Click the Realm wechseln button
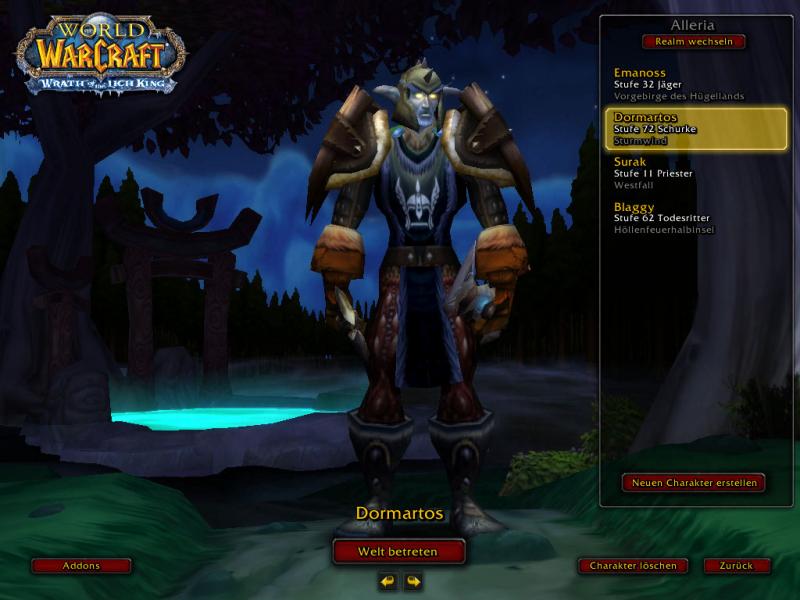Screen dimensions: 800x600 [x=694, y=42]
